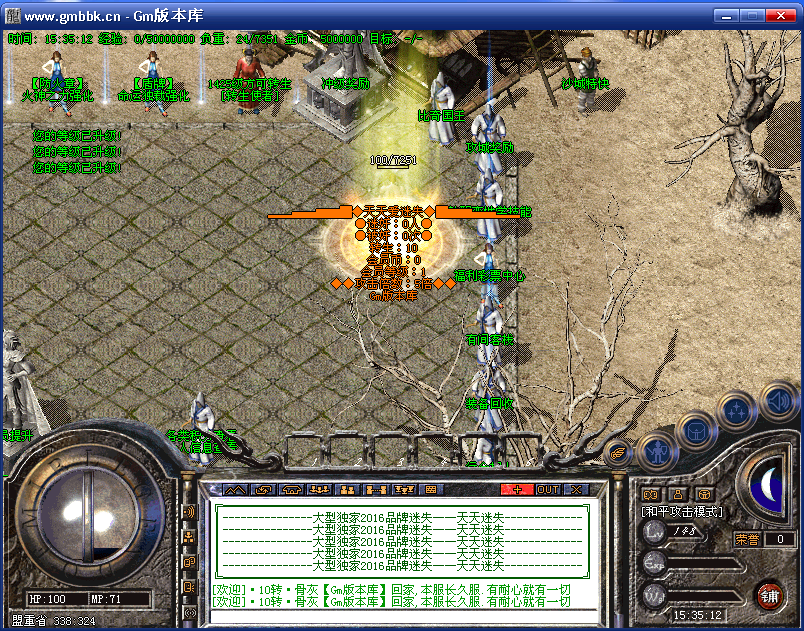Open the keyboard-grid toolbar button

pyautogui.click(x=431, y=490)
